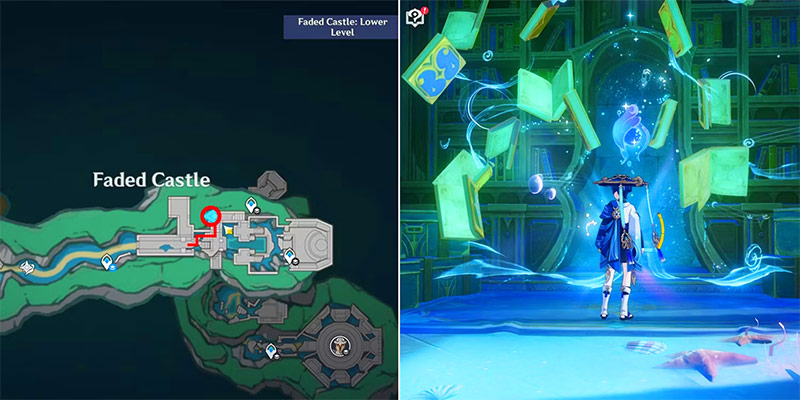Choose the waypoint beside the grey hexagonal ruin
The width and height of the screenshot is (800, 400).
pyautogui.click(x=249, y=206)
